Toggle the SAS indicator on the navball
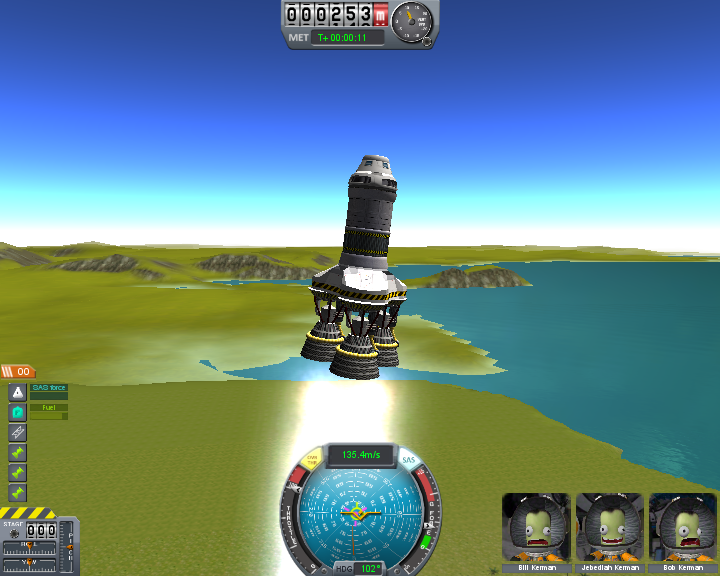The image size is (720, 576). click(408, 460)
